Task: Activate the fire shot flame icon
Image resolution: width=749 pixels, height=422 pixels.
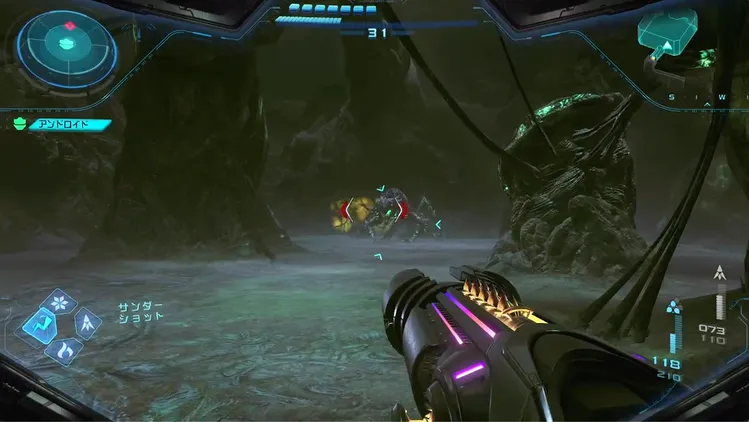Action: click(x=63, y=347)
